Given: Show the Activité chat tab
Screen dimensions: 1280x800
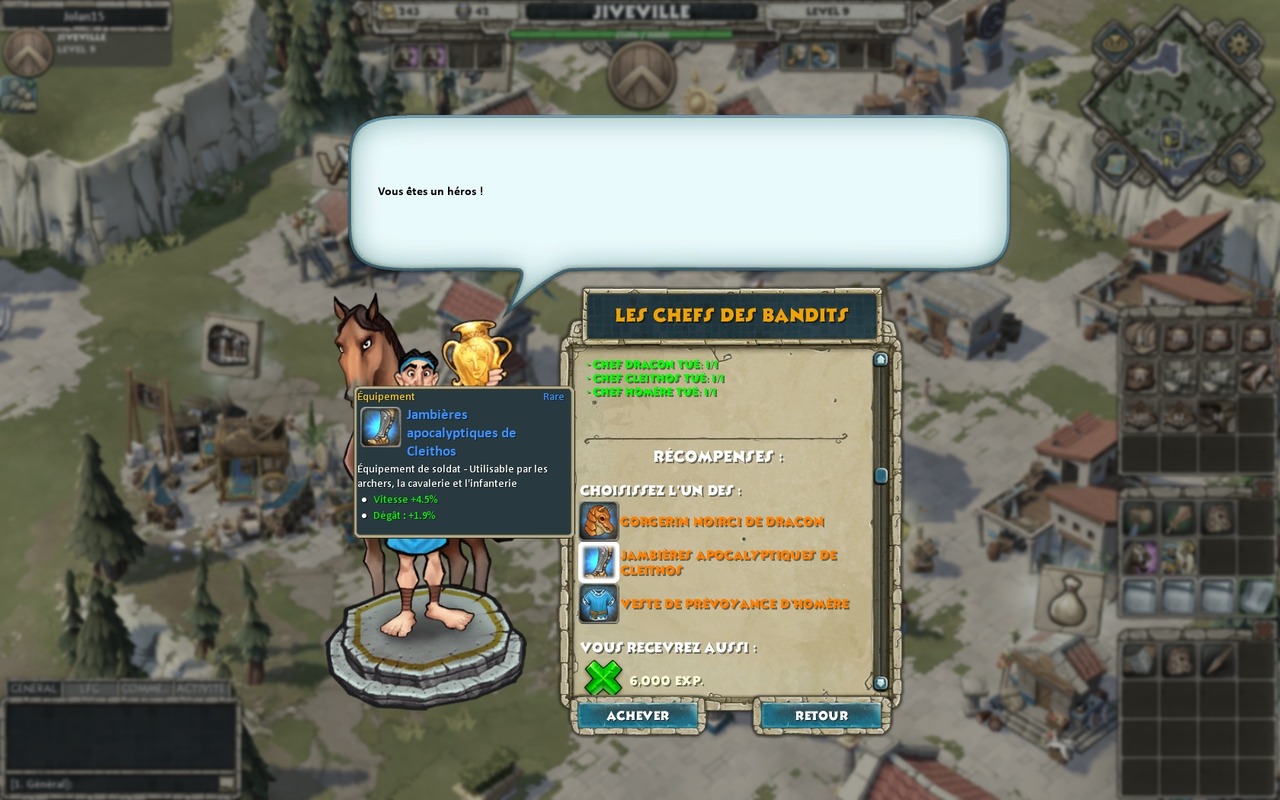Looking at the screenshot, I should pos(201,689).
